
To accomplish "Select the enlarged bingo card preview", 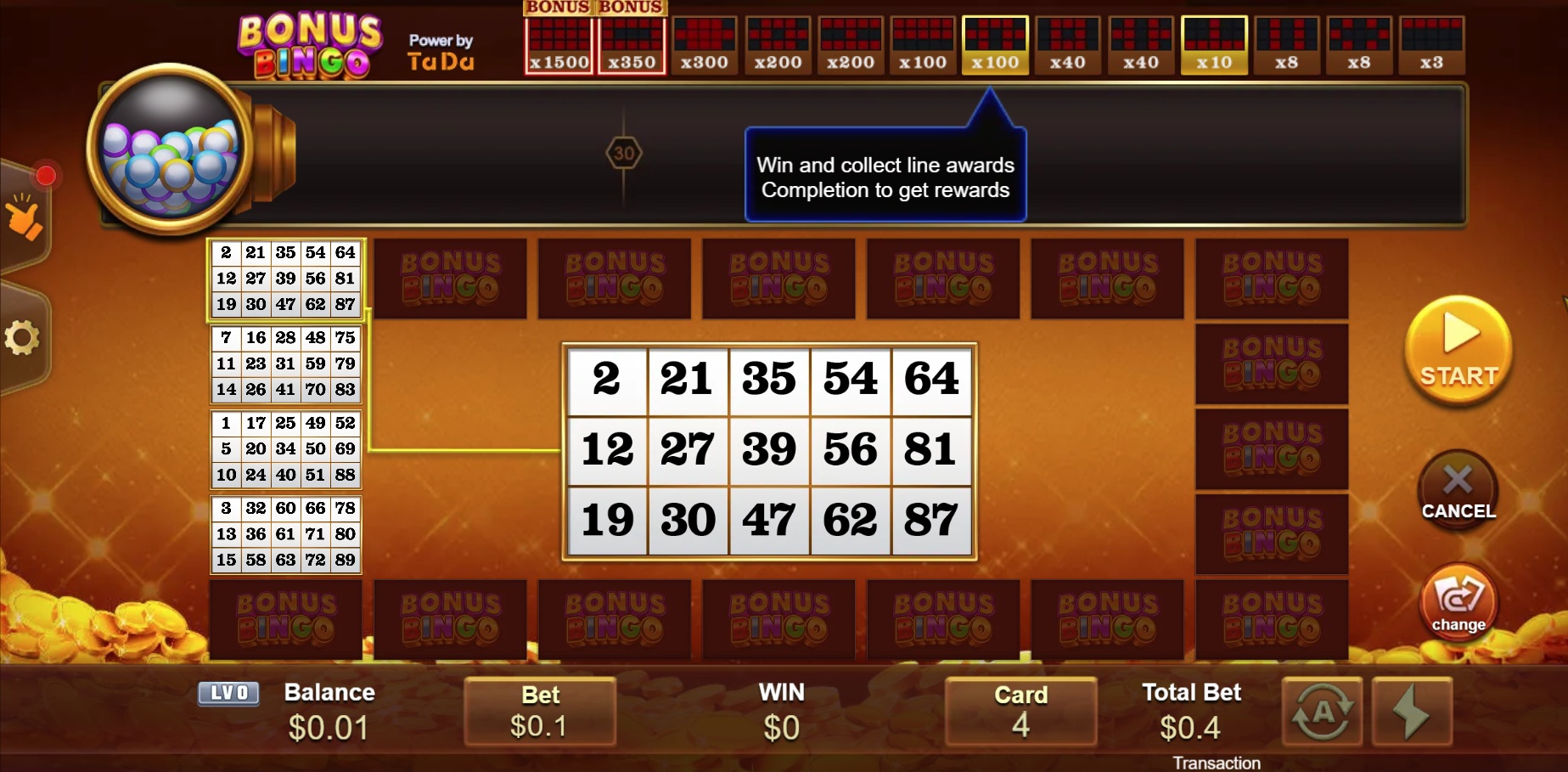I will coord(769,452).
